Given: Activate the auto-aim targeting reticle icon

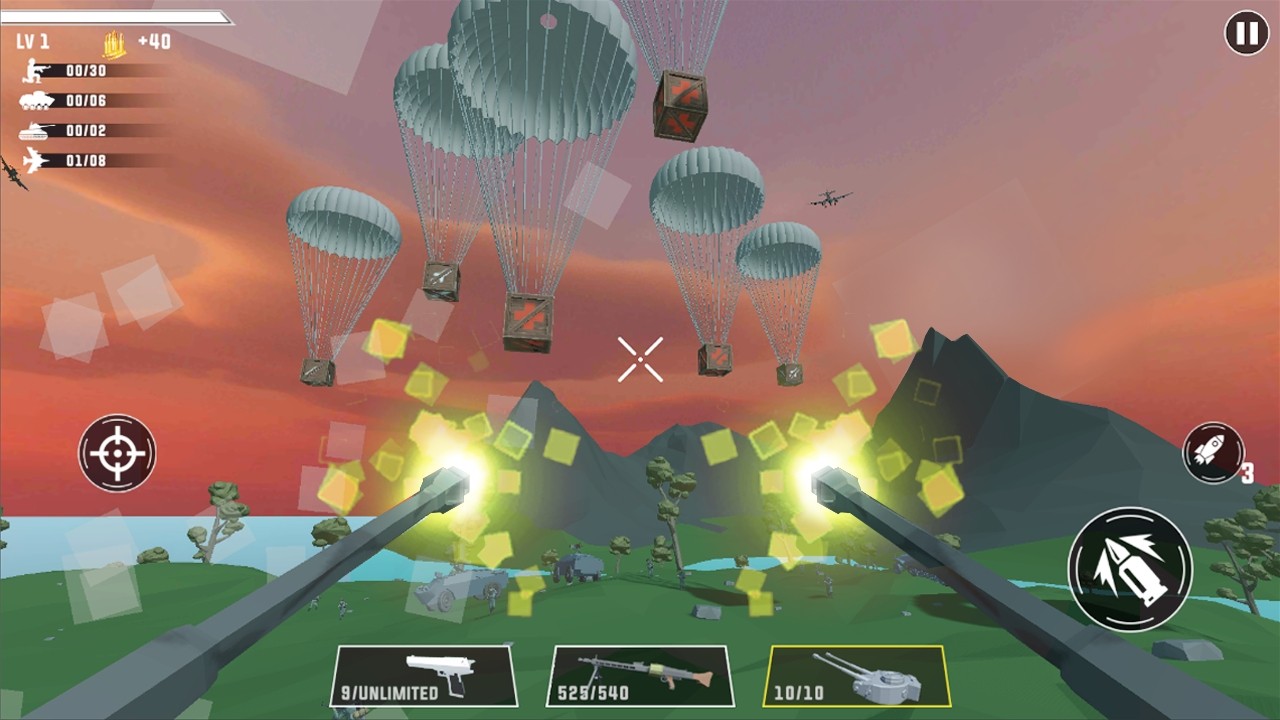Looking at the screenshot, I should coord(117,454).
